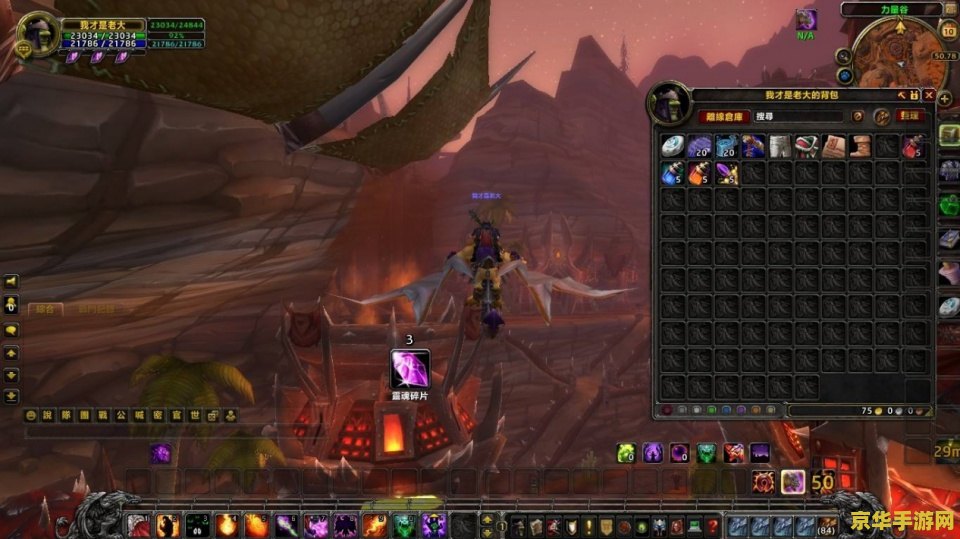This screenshot has width=960, height=539.
Task: Open the chat emote smiley button
Action: click(x=32, y=415)
